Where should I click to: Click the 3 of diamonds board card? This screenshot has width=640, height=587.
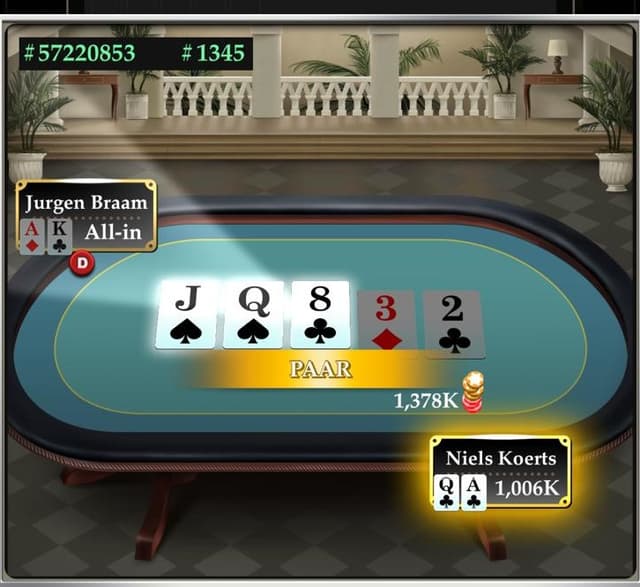click(386, 323)
